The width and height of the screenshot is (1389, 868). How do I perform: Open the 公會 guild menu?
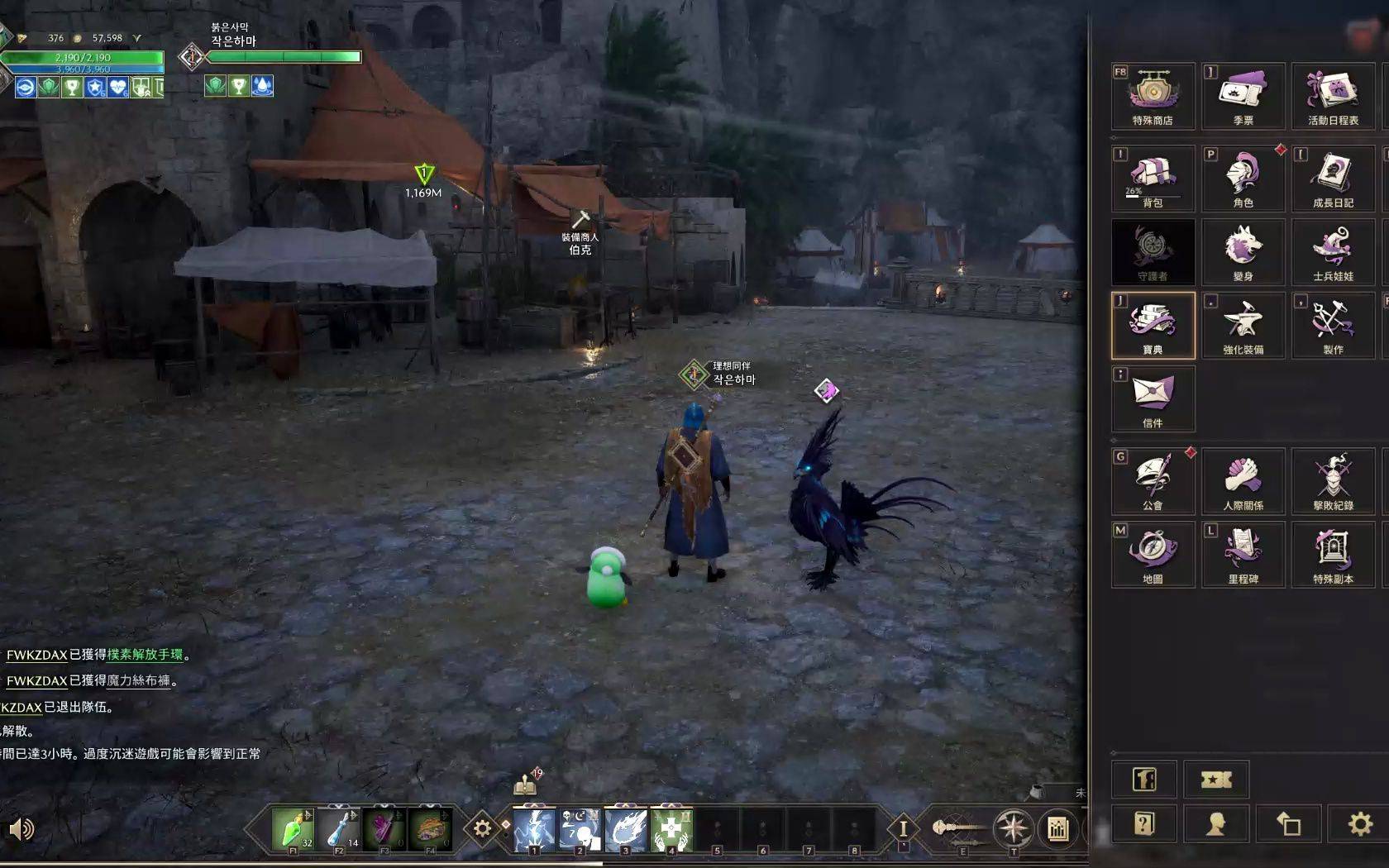(1153, 479)
